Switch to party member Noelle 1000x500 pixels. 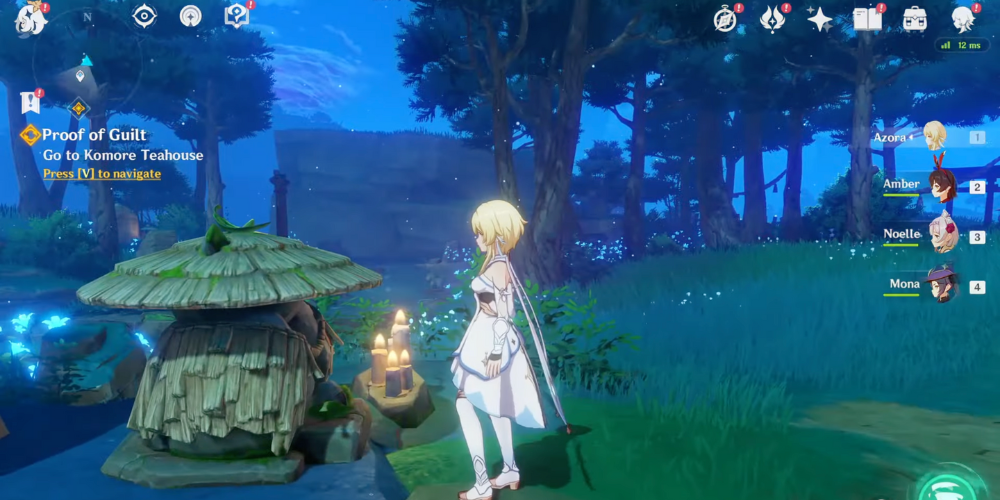[941, 236]
